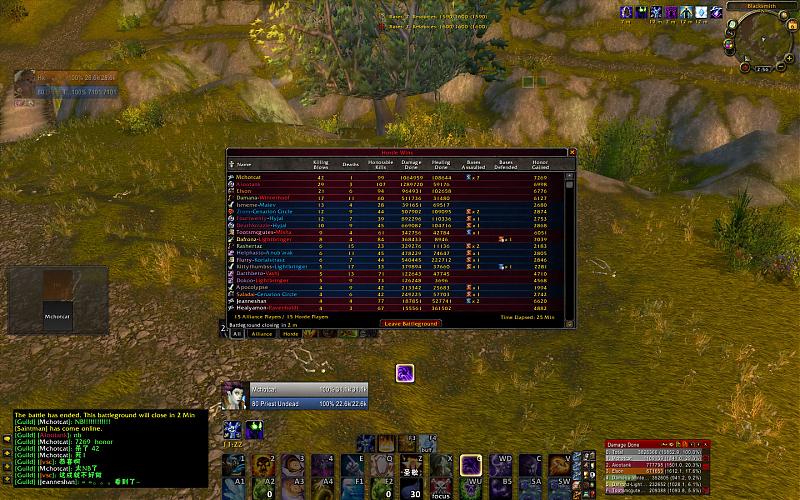Close the Horde Wins scoreboard window
This screenshot has width=800, height=500.
coord(574,152)
